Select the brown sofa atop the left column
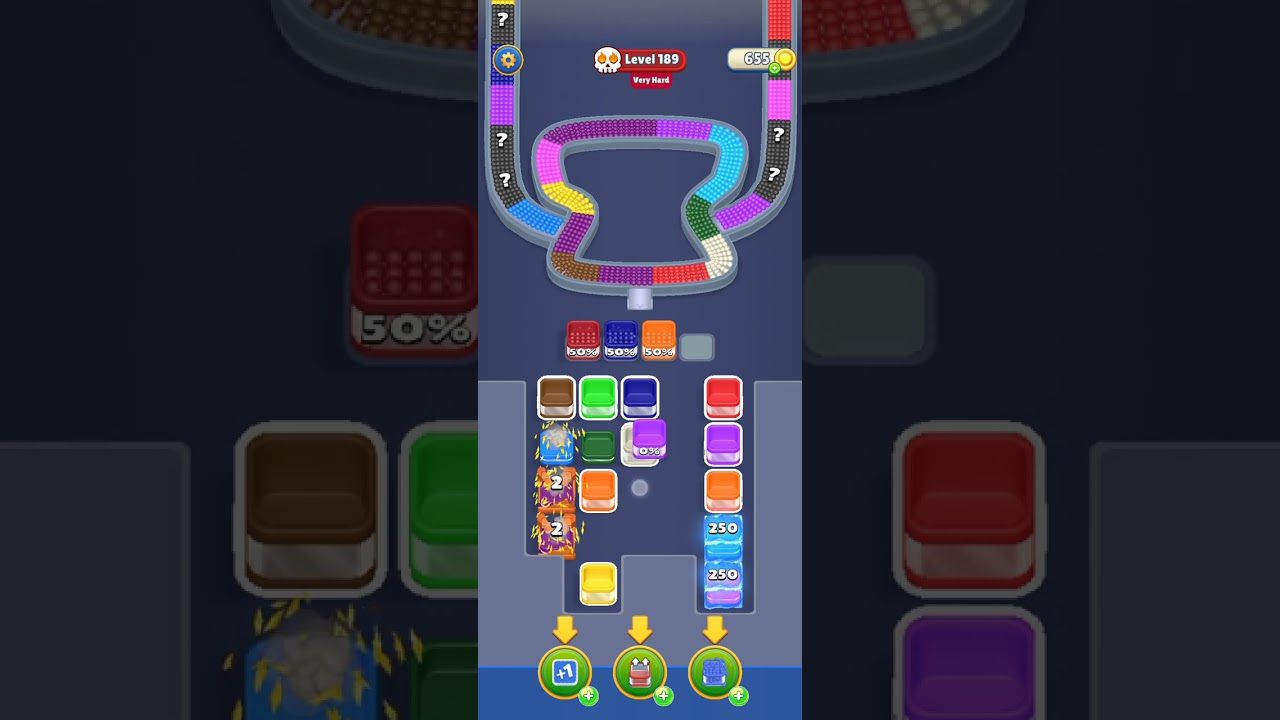The width and height of the screenshot is (1280, 720). pos(556,397)
